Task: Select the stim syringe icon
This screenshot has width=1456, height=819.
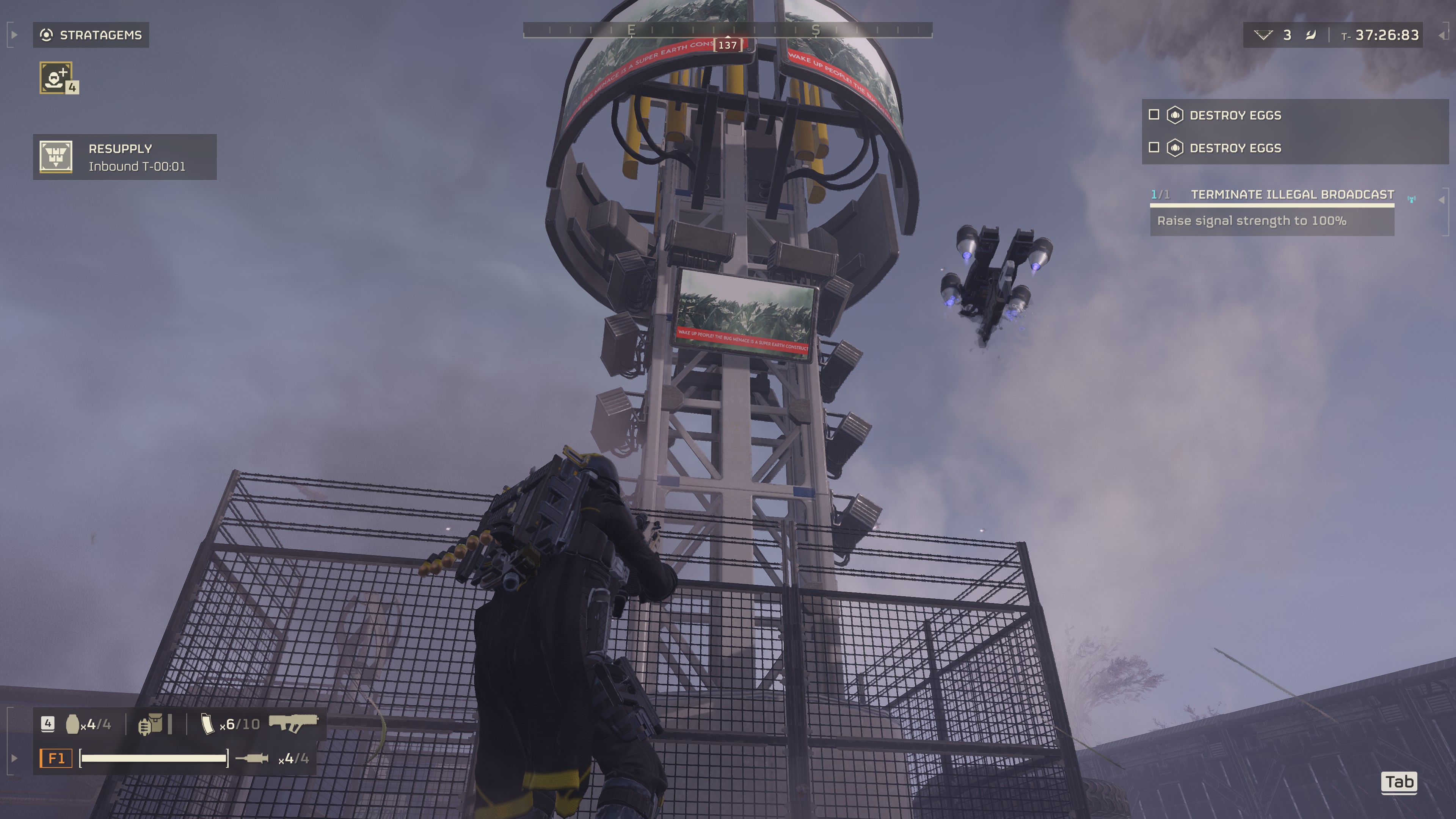Action: click(252, 758)
